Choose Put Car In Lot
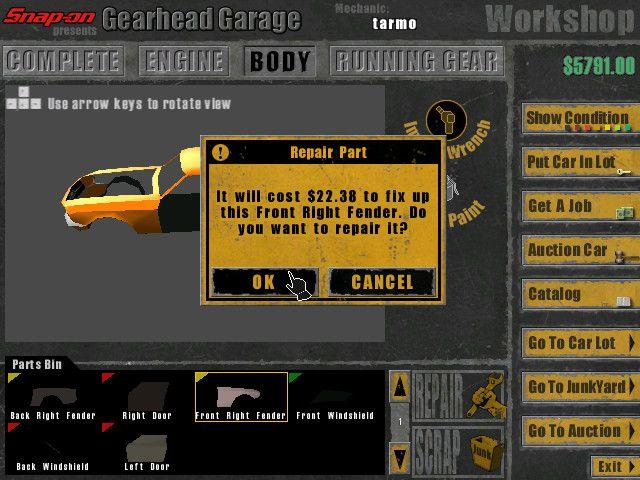Image resolution: width=640 pixels, height=480 pixels. pyautogui.click(x=579, y=162)
